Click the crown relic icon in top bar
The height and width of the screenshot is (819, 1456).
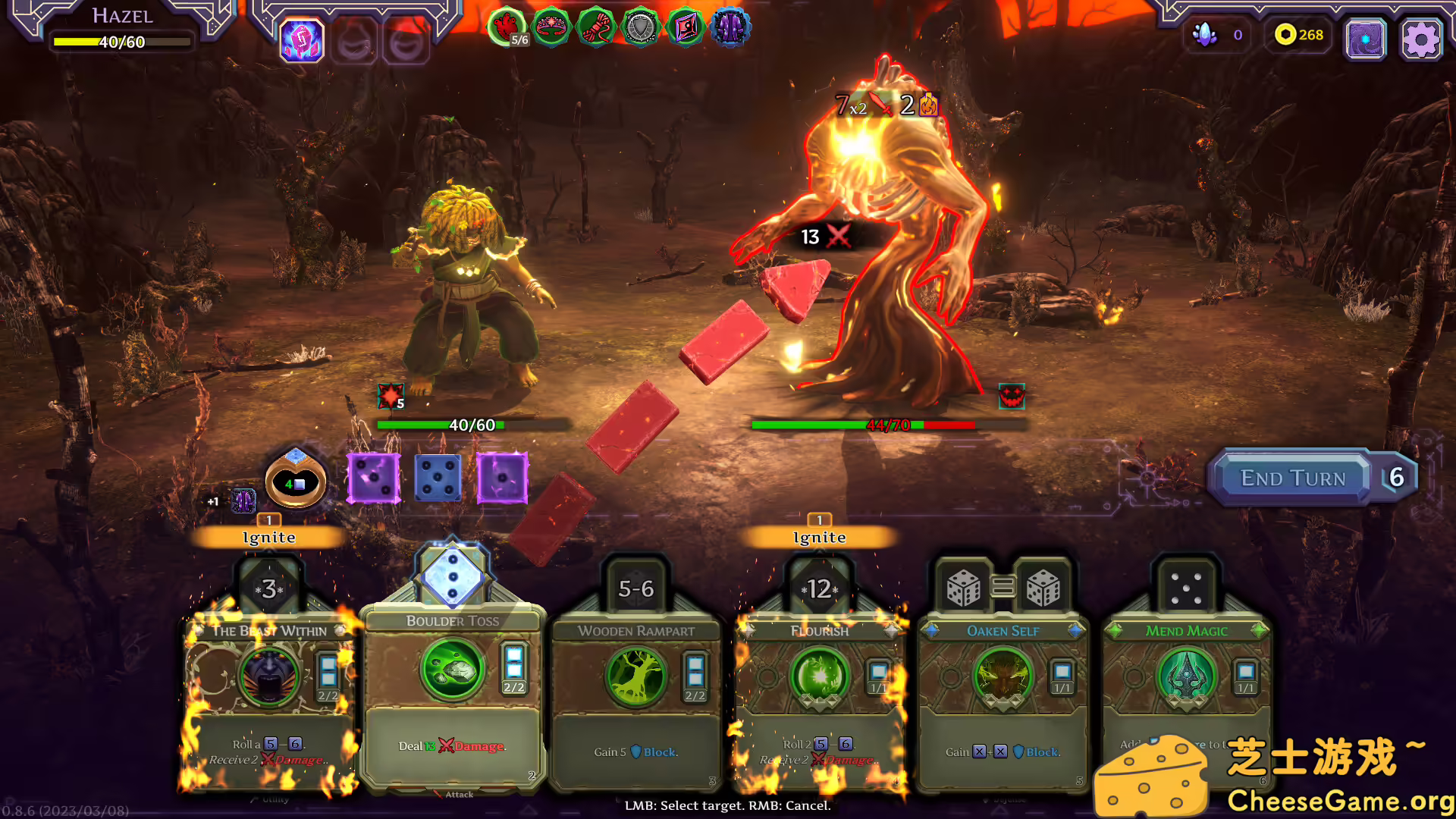[551, 27]
